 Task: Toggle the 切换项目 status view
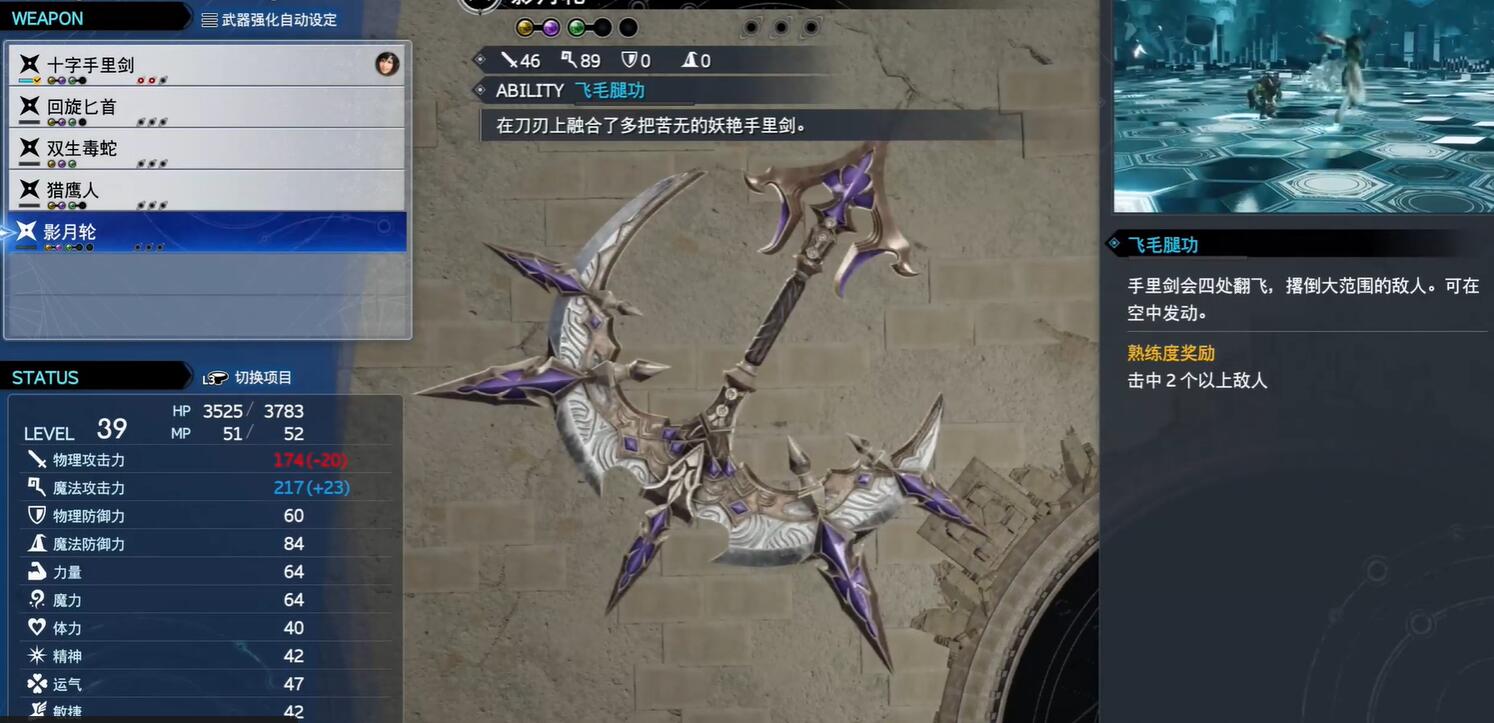[x=248, y=377]
